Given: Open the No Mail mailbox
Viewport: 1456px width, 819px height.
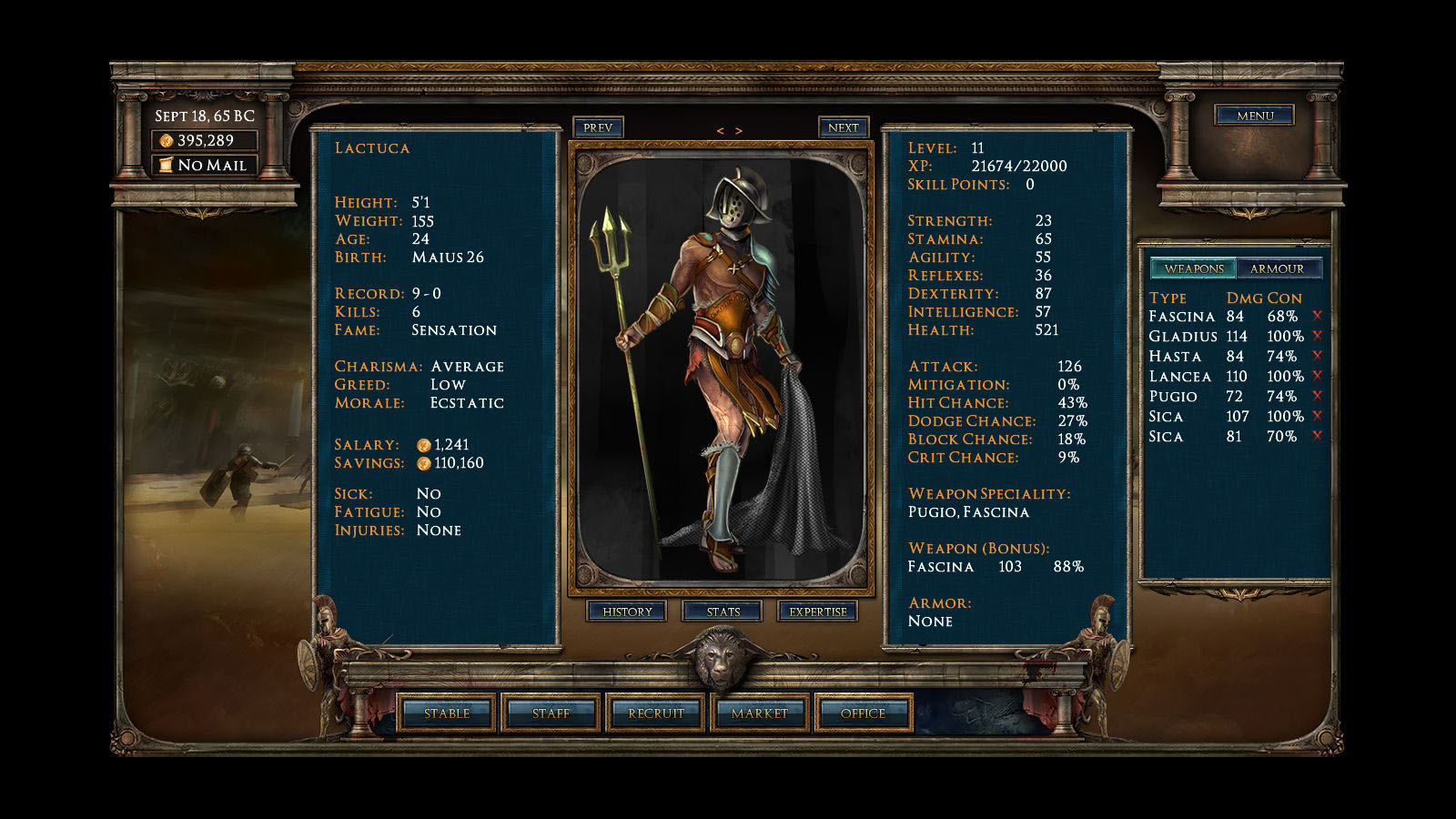Looking at the screenshot, I should point(204,166).
